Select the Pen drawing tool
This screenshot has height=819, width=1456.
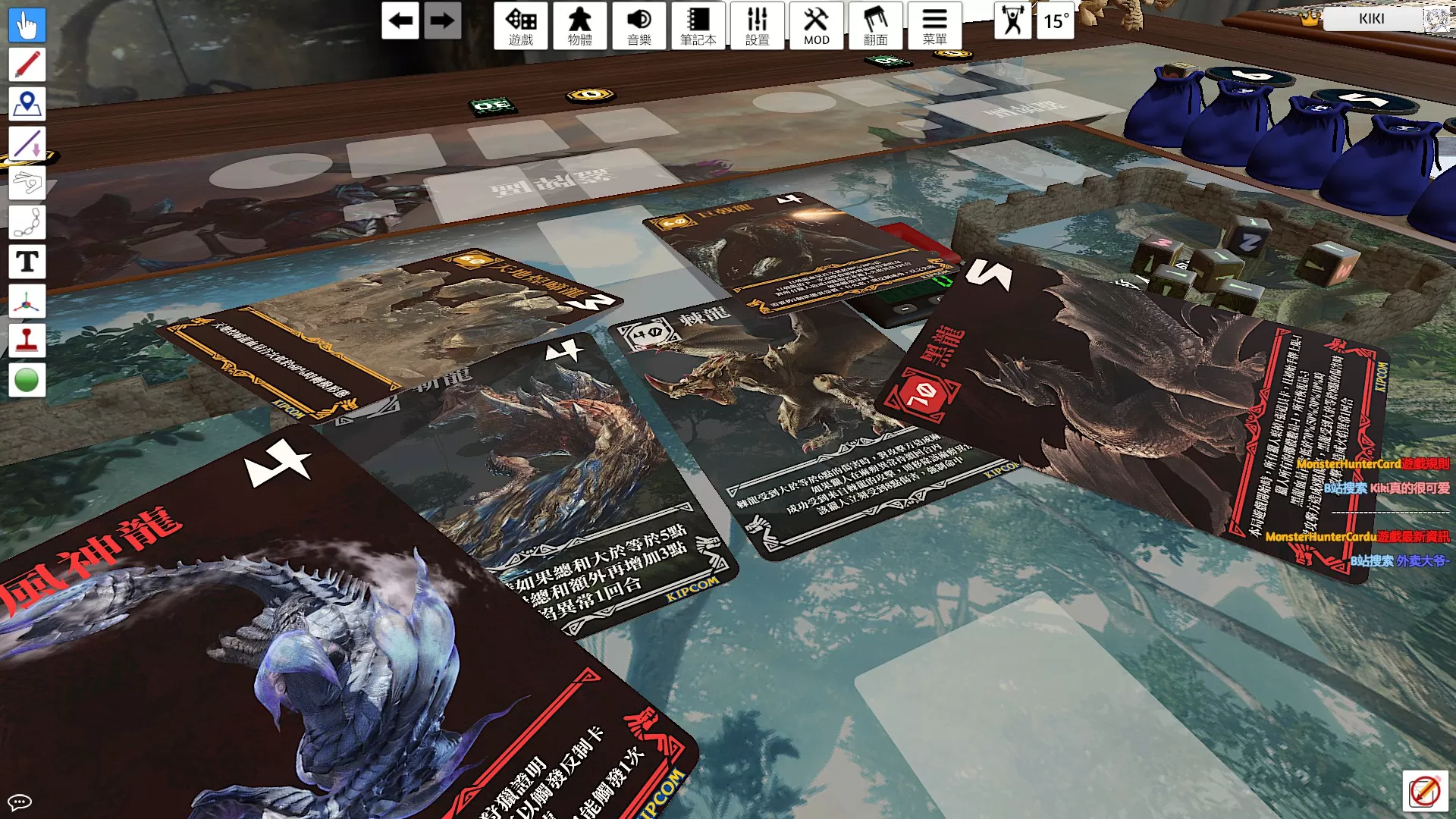click(x=27, y=64)
